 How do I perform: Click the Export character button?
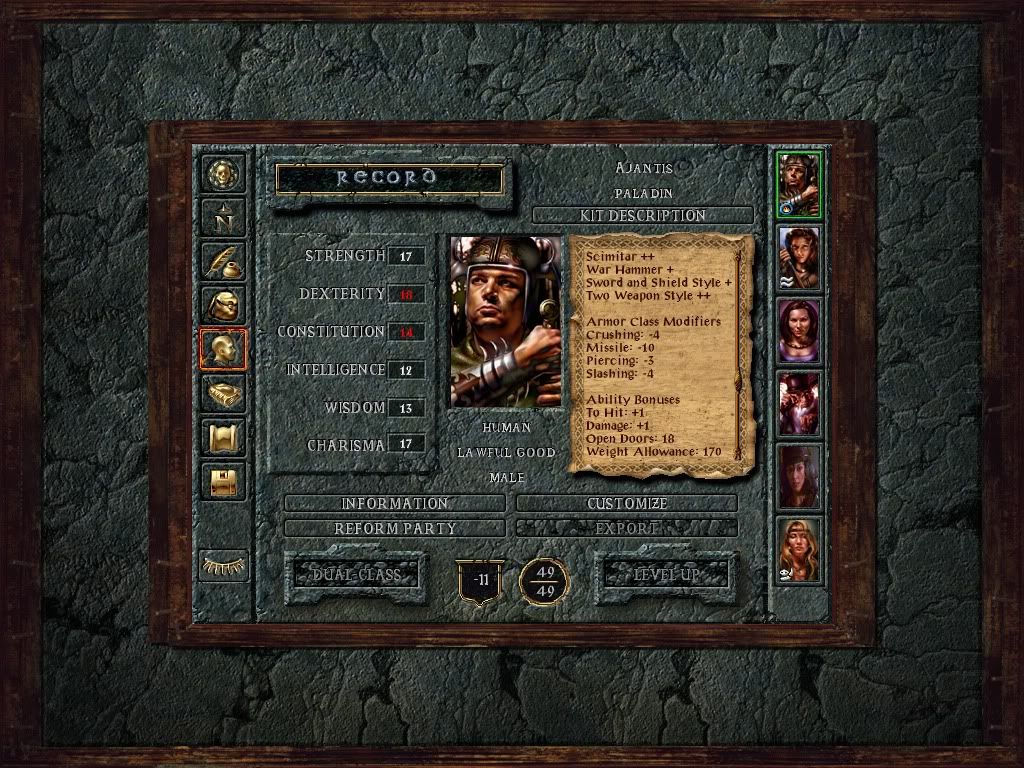[x=626, y=527]
